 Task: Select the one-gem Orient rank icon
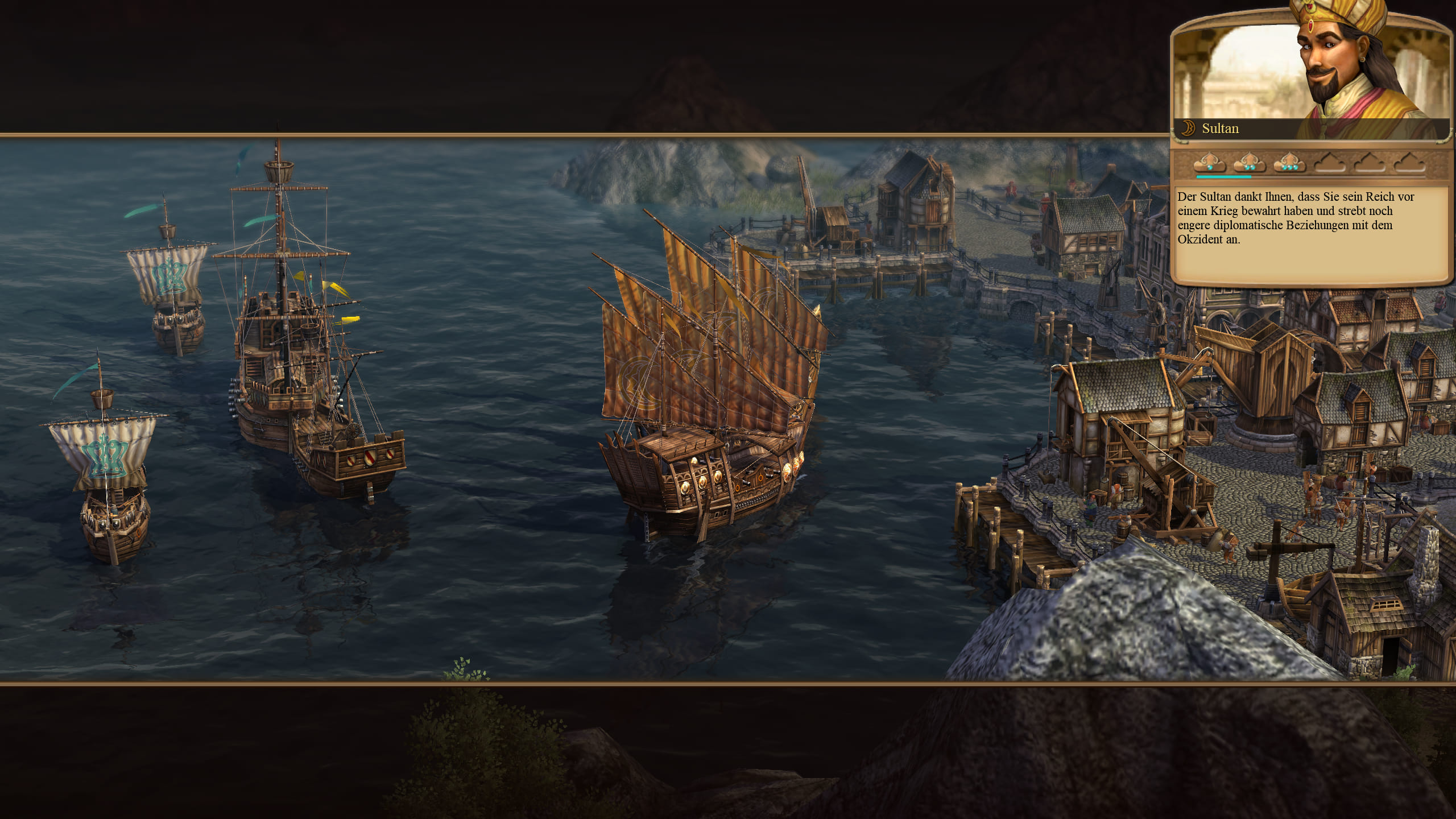[1210, 163]
